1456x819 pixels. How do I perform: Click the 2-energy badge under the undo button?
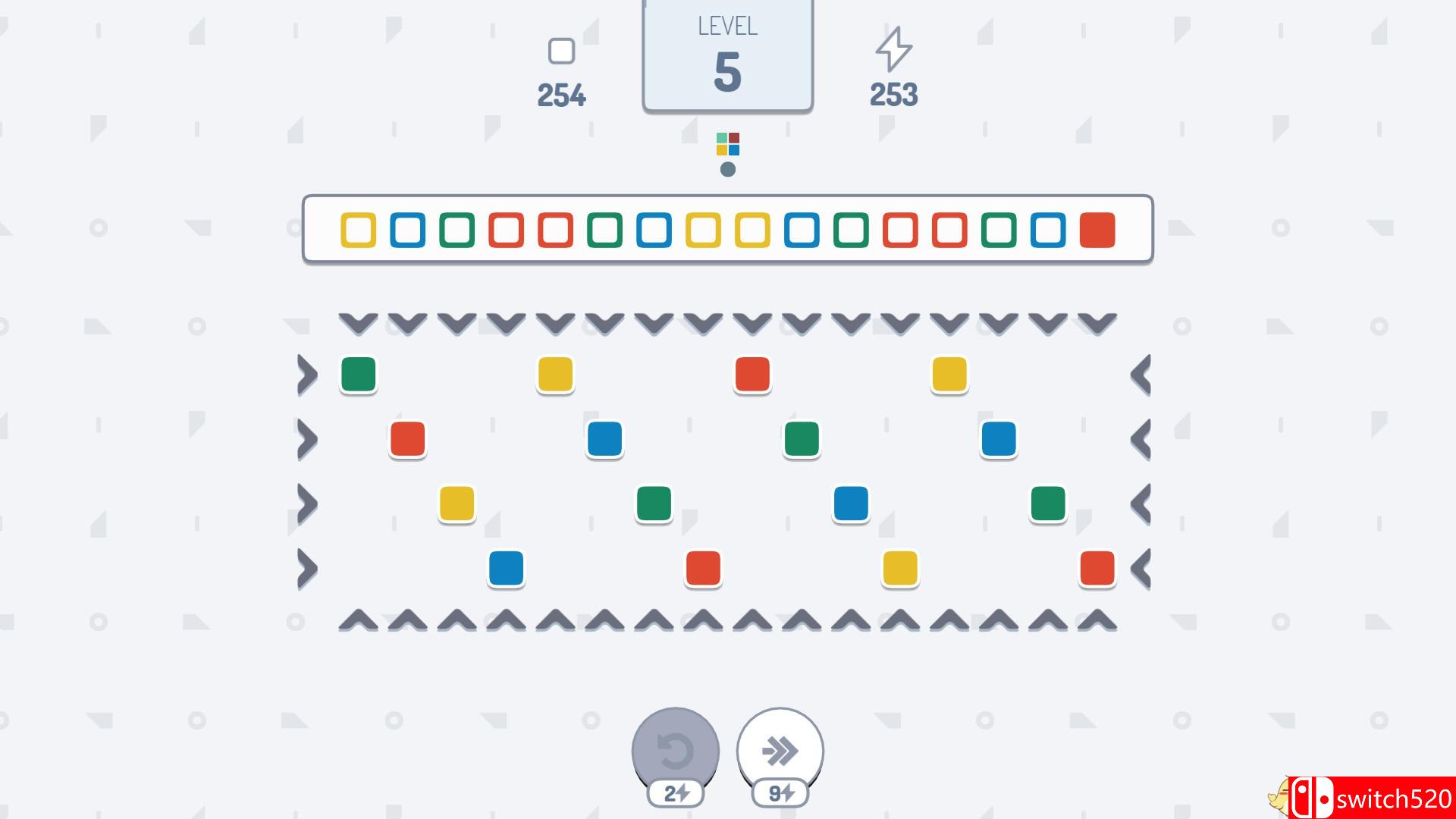click(674, 794)
